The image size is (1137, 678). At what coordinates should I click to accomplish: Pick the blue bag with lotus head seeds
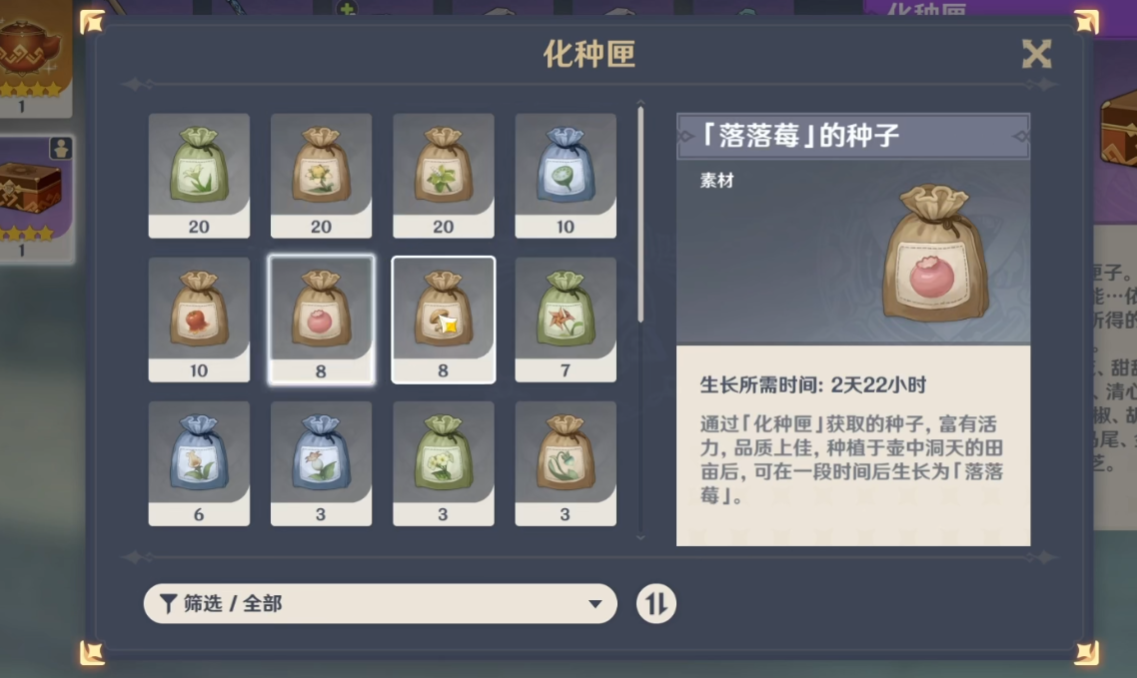(565, 175)
